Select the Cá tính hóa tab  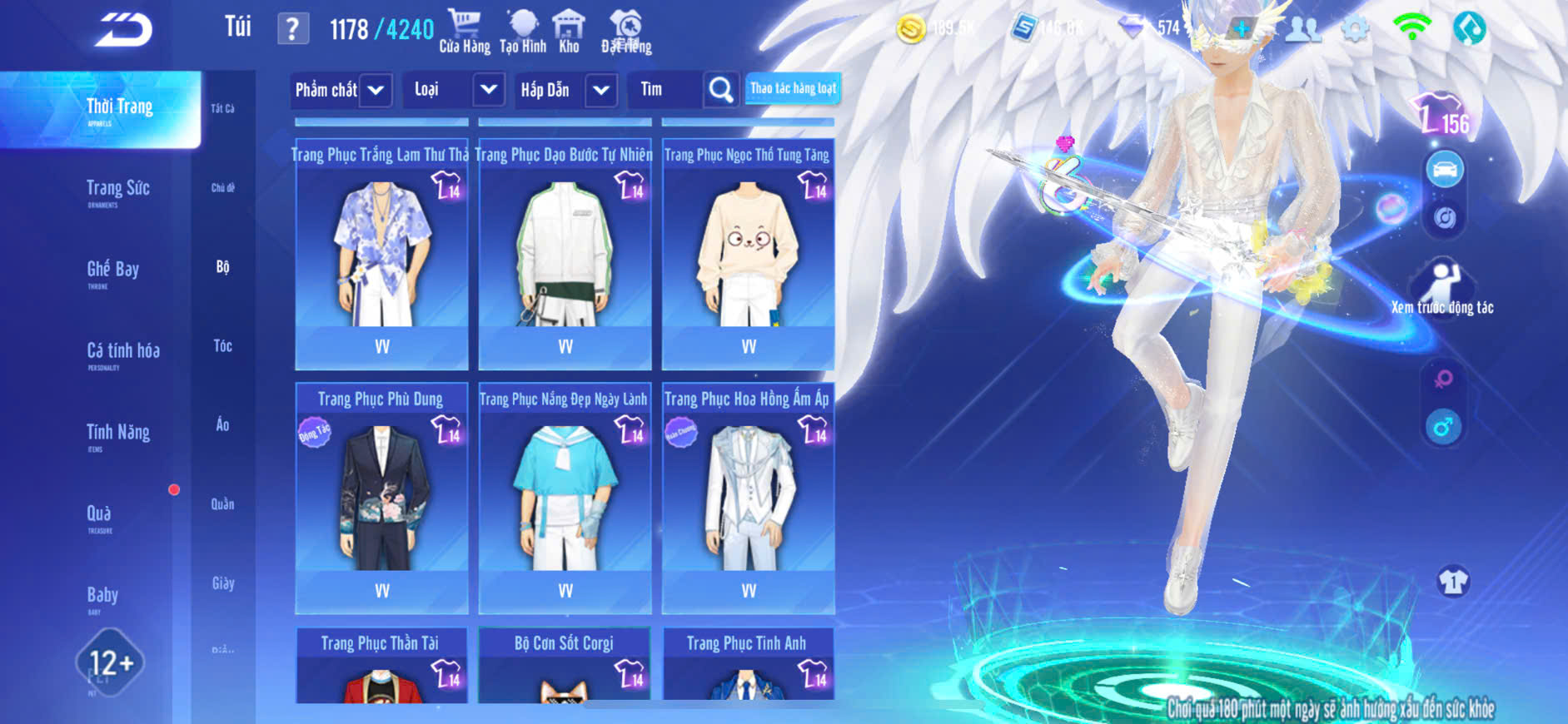[122, 352]
